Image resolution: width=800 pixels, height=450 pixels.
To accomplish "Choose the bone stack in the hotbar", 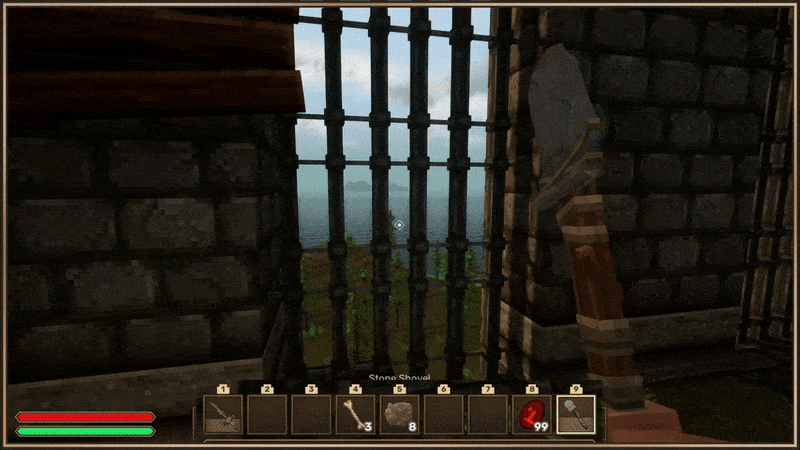I will point(355,414).
